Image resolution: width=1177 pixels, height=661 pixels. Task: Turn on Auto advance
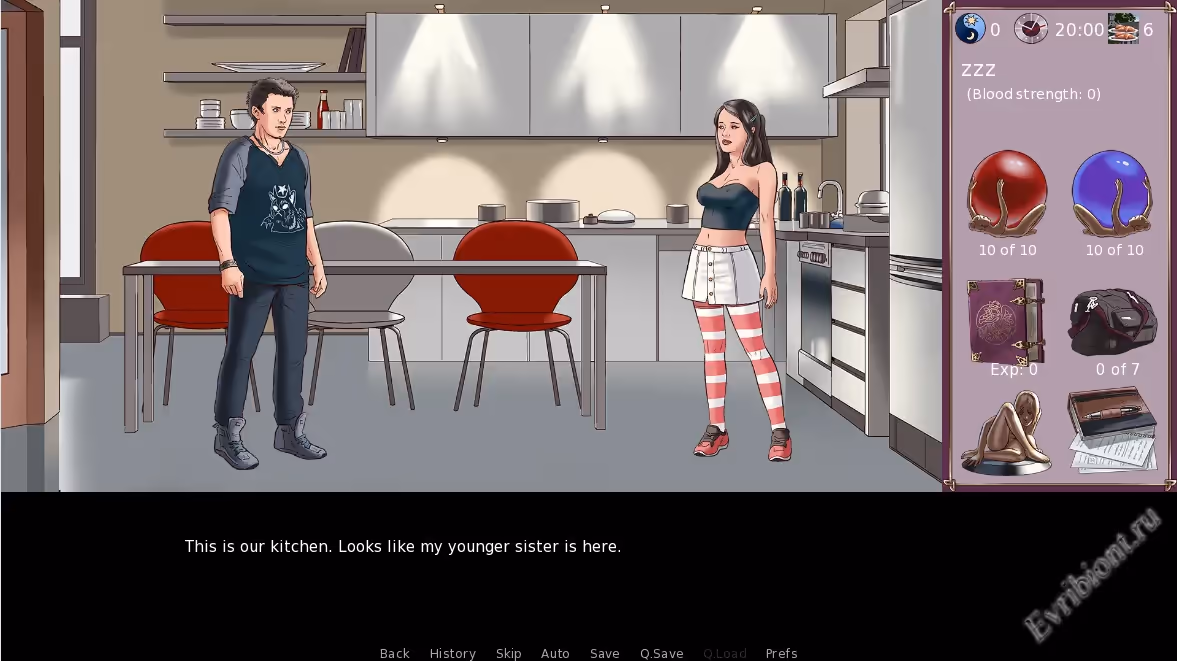pyautogui.click(x=555, y=653)
